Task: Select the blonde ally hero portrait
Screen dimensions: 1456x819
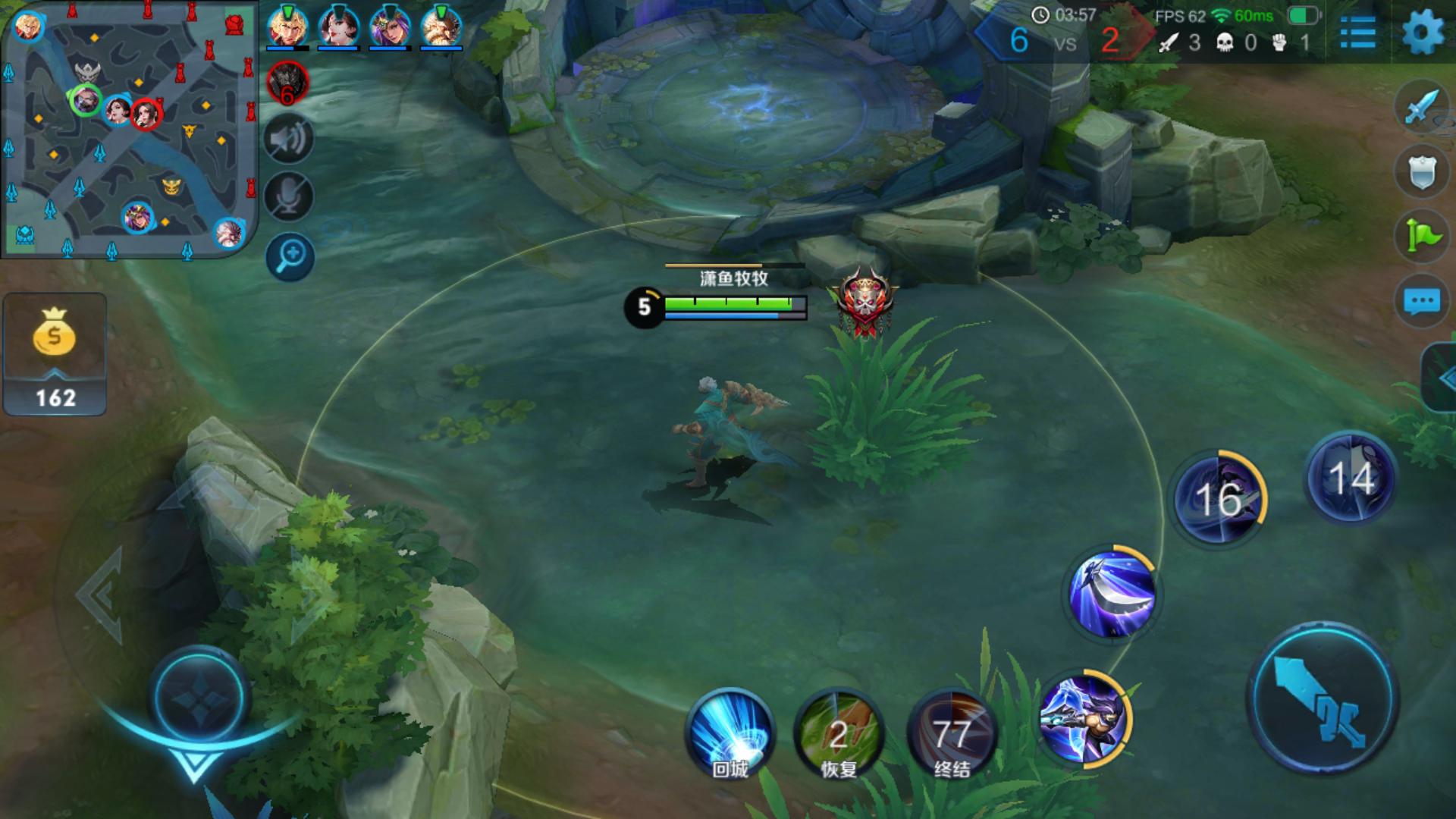Action: tap(287, 27)
